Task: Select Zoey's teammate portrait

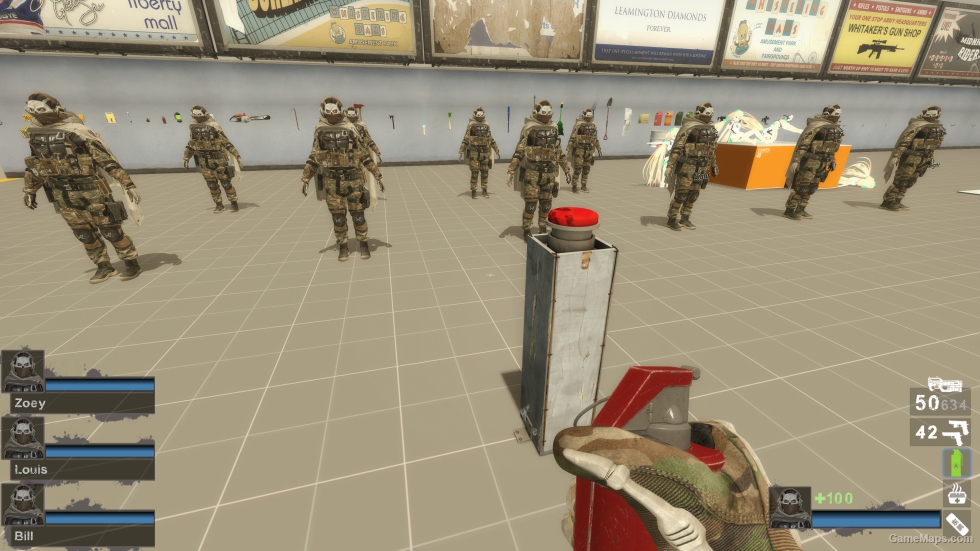Action: [22, 371]
